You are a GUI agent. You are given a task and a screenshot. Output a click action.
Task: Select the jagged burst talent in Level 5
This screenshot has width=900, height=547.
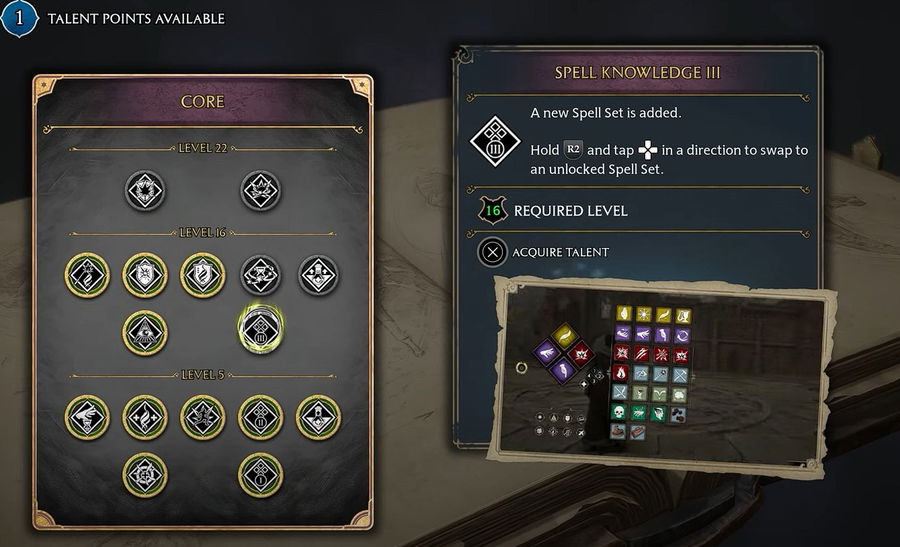pyautogui.click(x=202, y=415)
